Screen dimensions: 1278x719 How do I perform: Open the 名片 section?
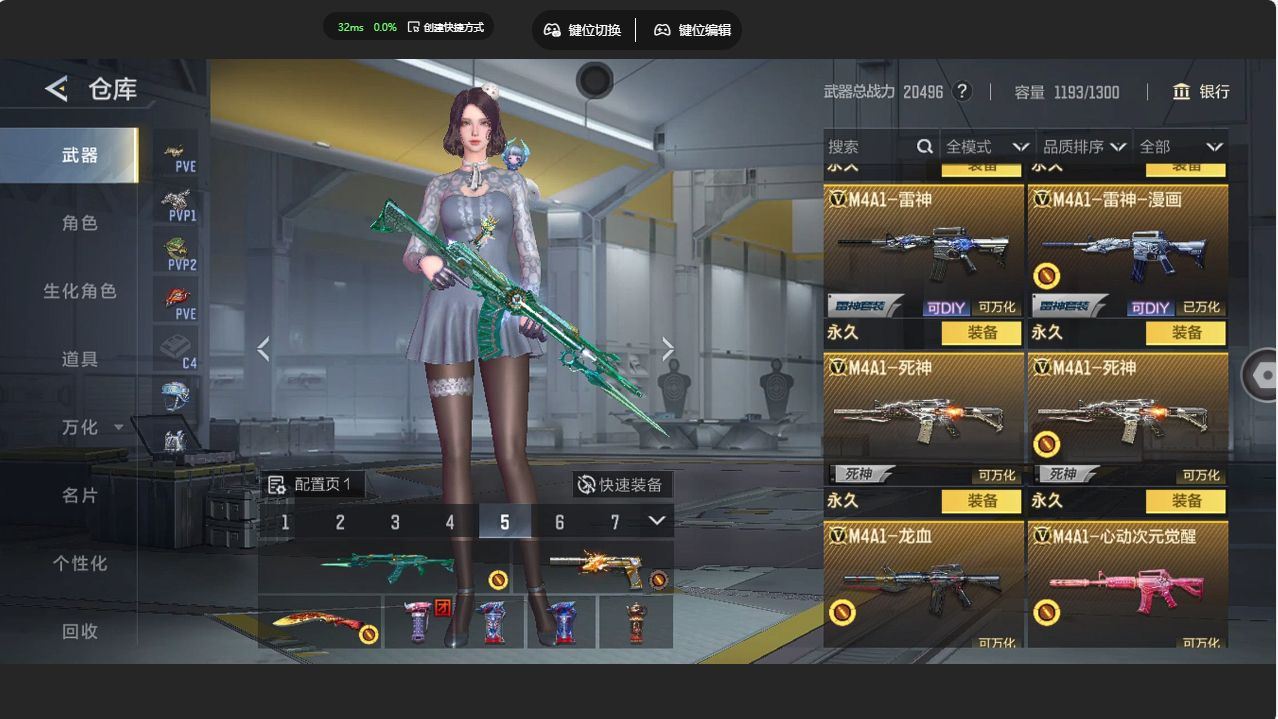click(x=80, y=495)
